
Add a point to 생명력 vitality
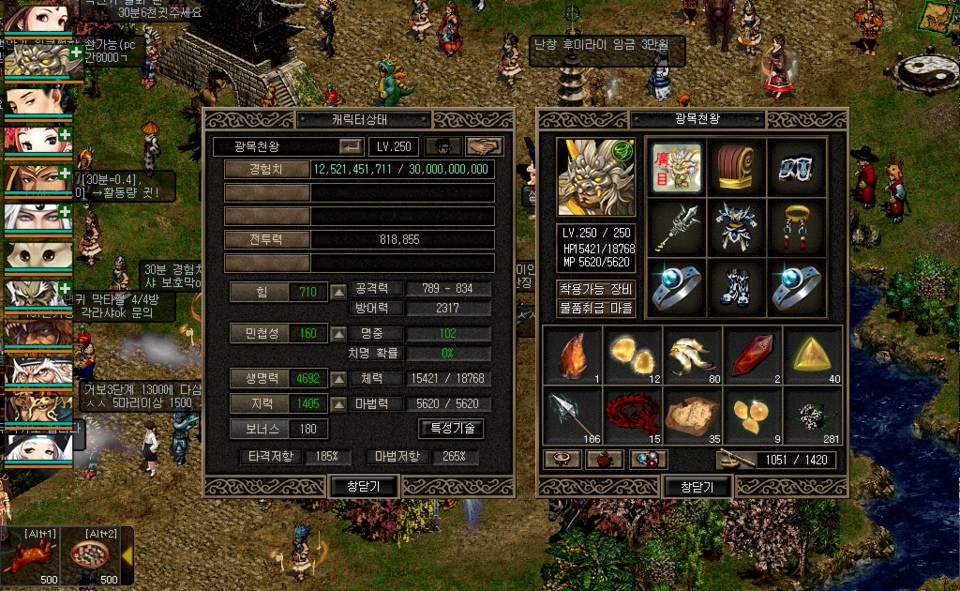click(339, 379)
